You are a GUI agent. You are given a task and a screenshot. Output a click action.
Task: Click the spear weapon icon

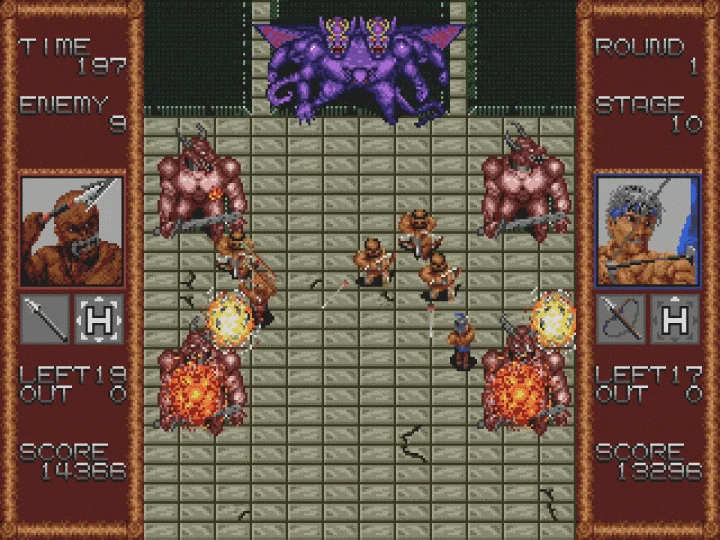pos(45,319)
